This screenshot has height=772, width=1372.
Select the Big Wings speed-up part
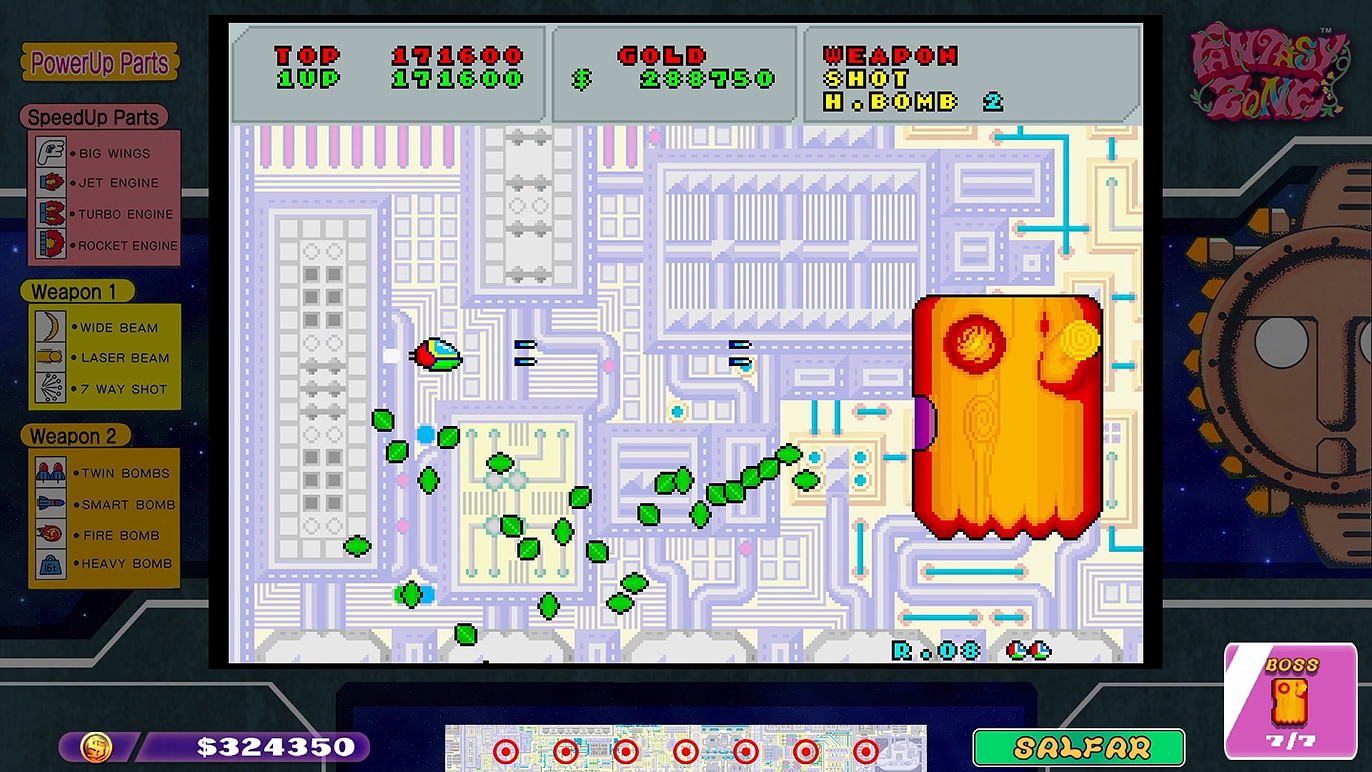pyautogui.click(x=104, y=153)
